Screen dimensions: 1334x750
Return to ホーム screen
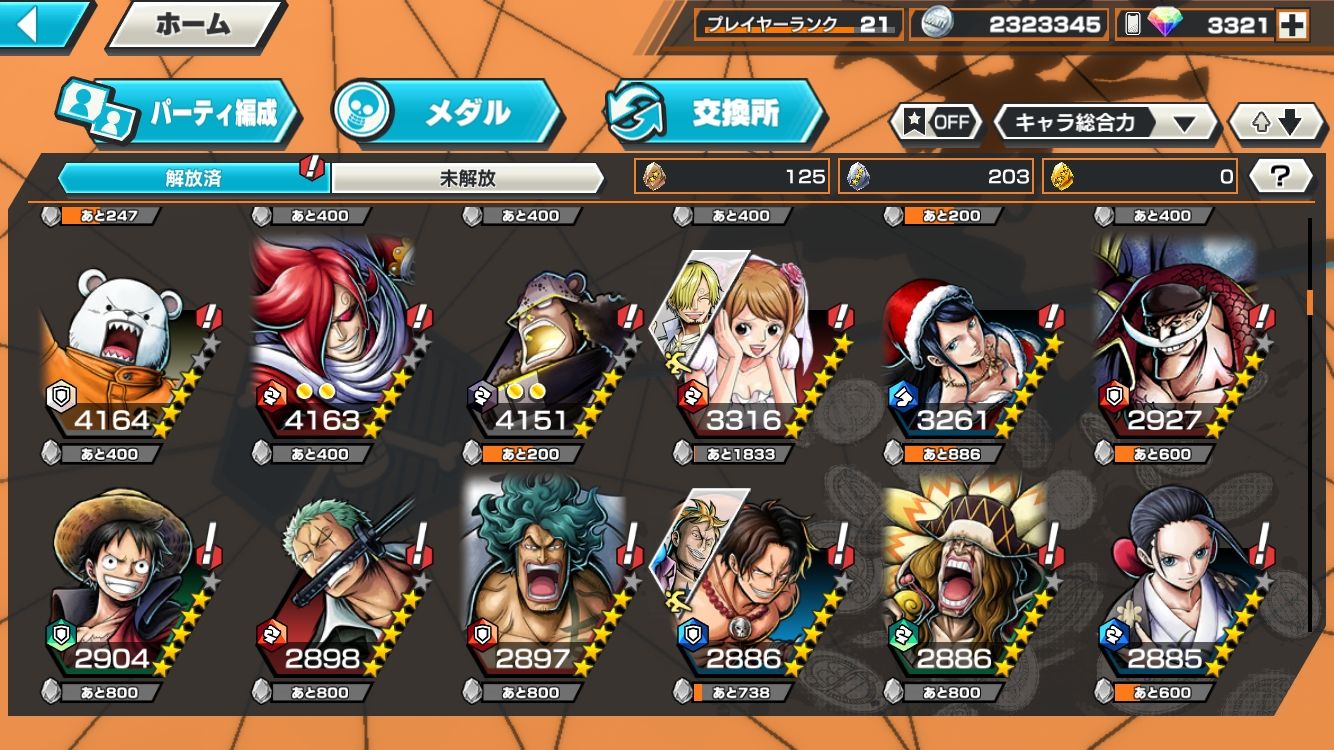point(194,25)
